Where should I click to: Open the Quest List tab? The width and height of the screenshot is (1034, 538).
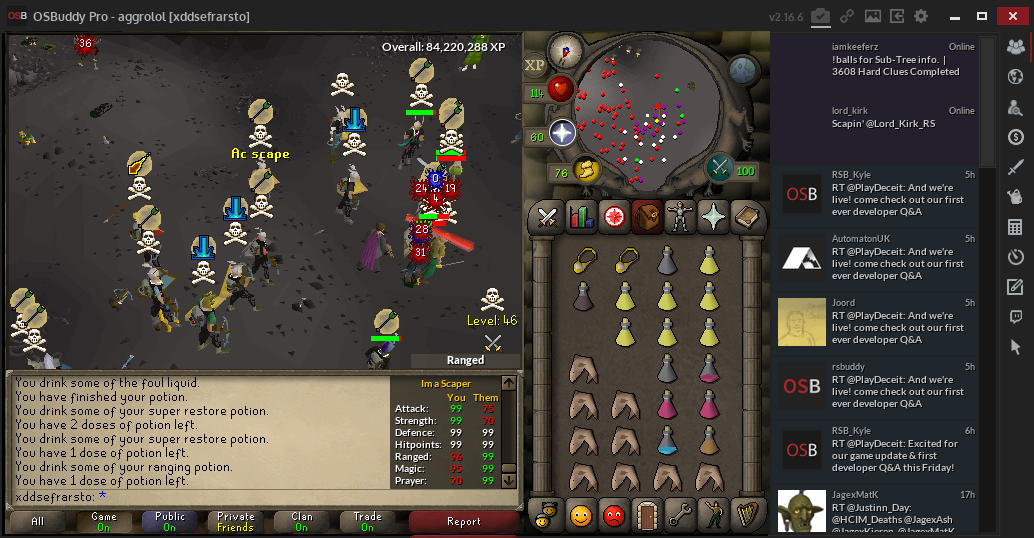[x=614, y=216]
